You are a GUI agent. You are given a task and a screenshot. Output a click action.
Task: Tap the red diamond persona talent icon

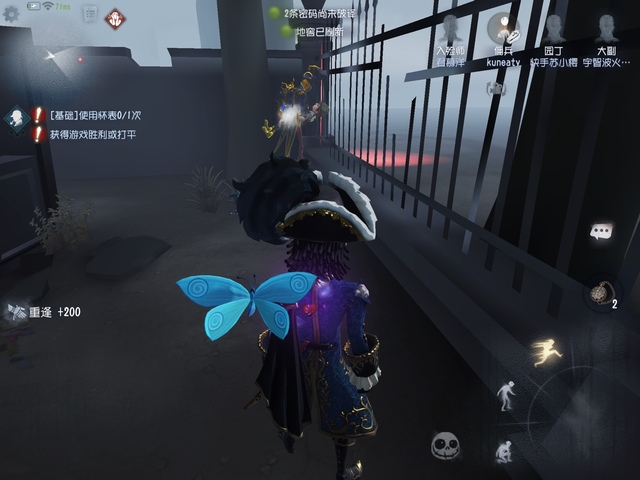pos(116,17)
